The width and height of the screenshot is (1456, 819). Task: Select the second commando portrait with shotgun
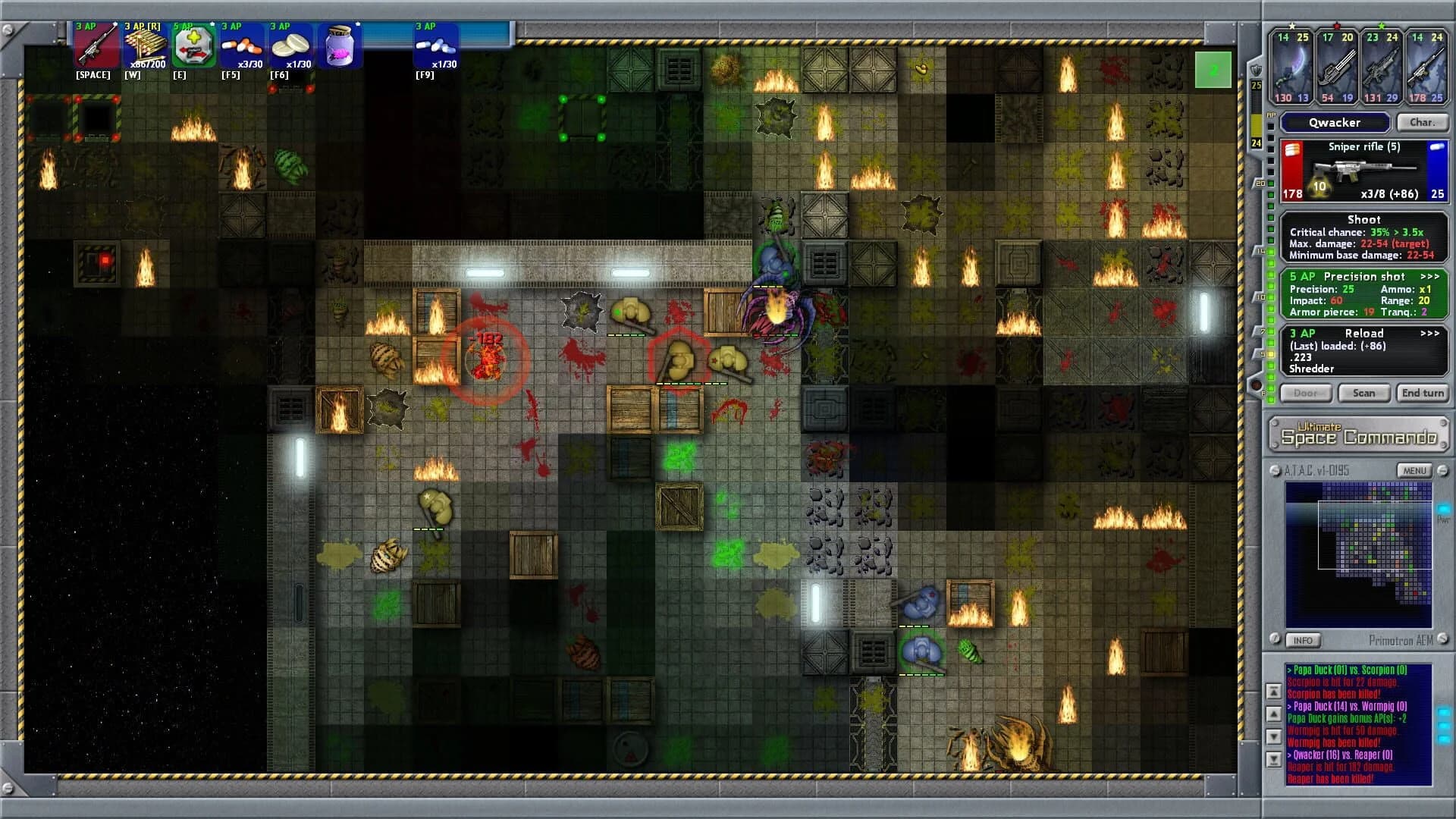[x=1335, y=68]
